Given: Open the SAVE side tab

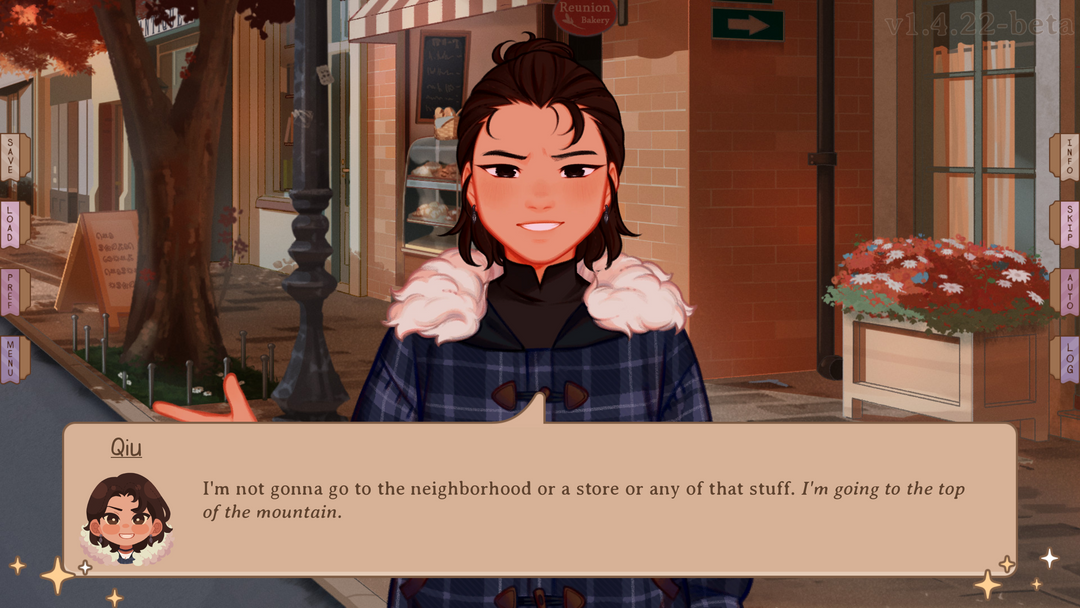Looking at the screenshot, I should [12, 156].
